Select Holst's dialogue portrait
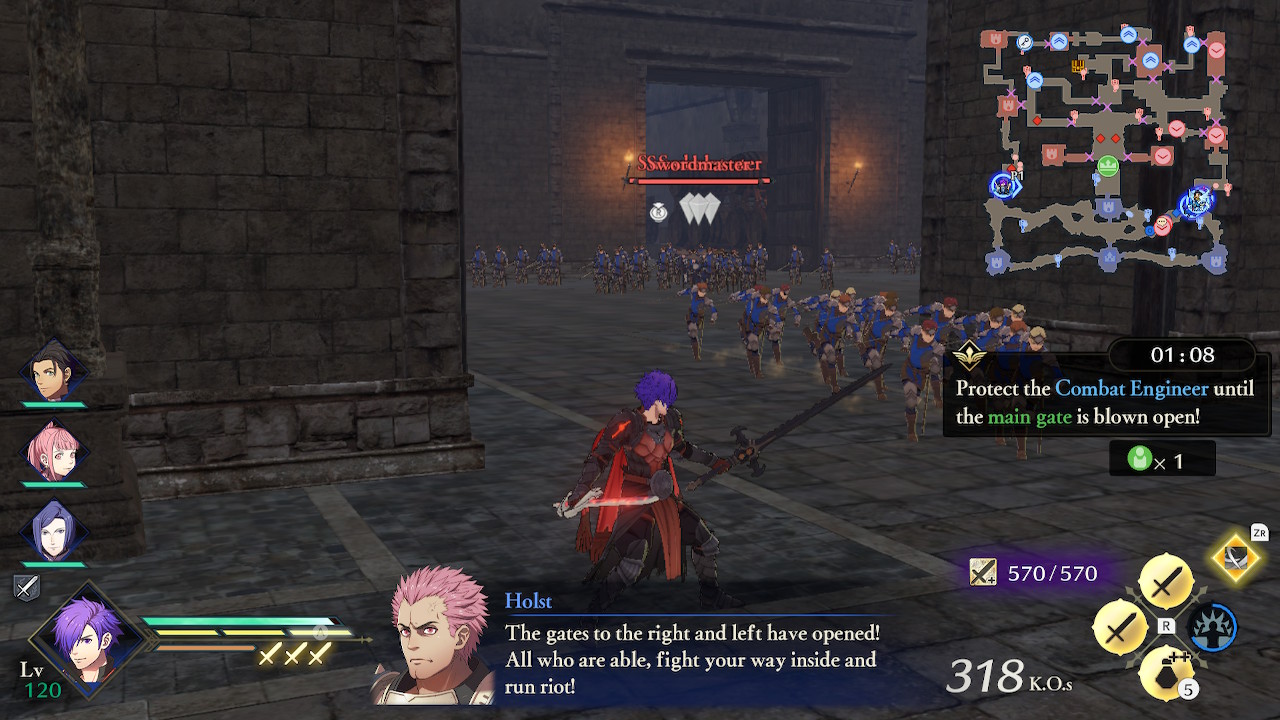This screenshot has height=720, width=1280. coord(430,645)
